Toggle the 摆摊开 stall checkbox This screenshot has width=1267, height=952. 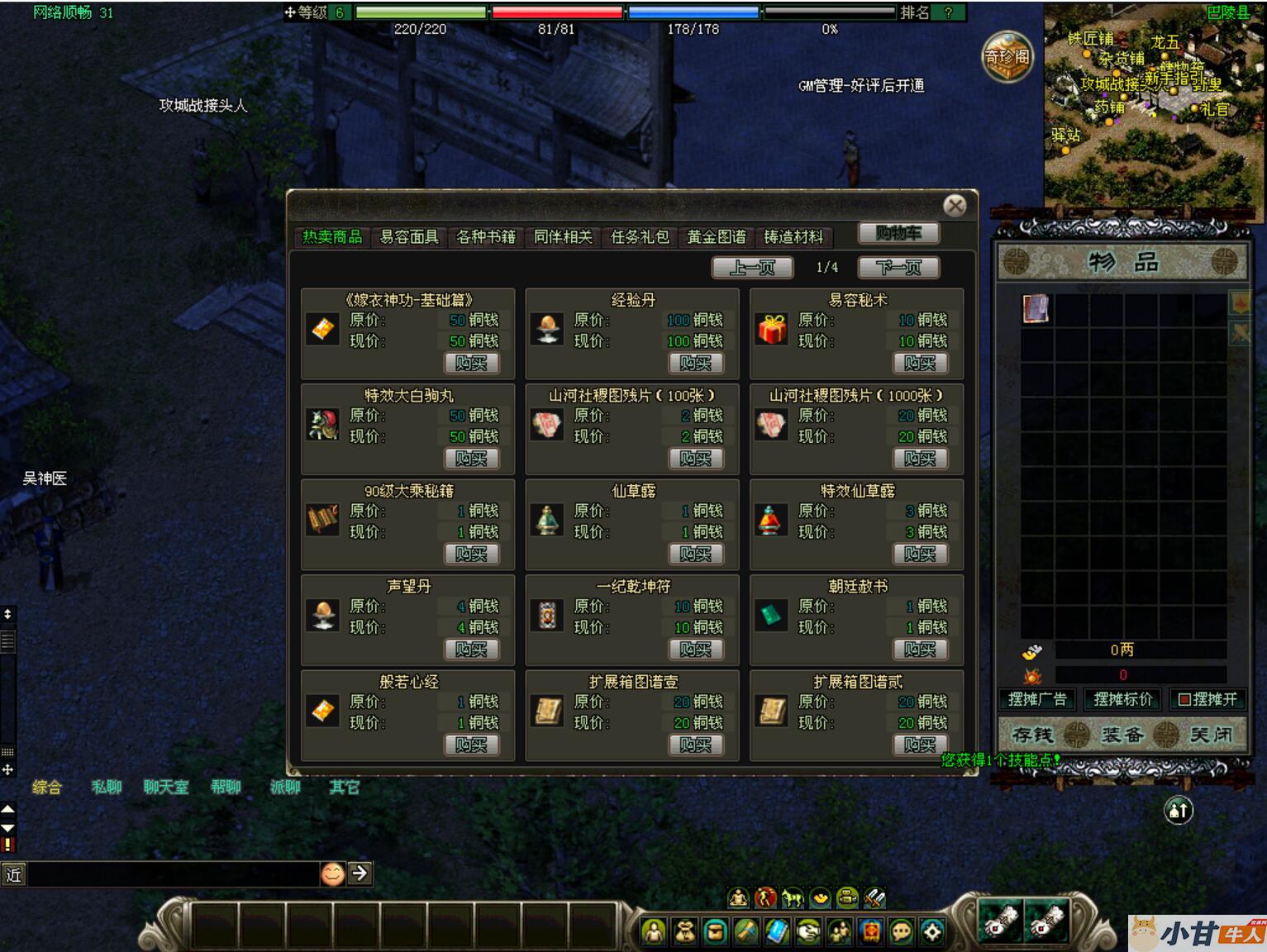(x=1184, y=699)
